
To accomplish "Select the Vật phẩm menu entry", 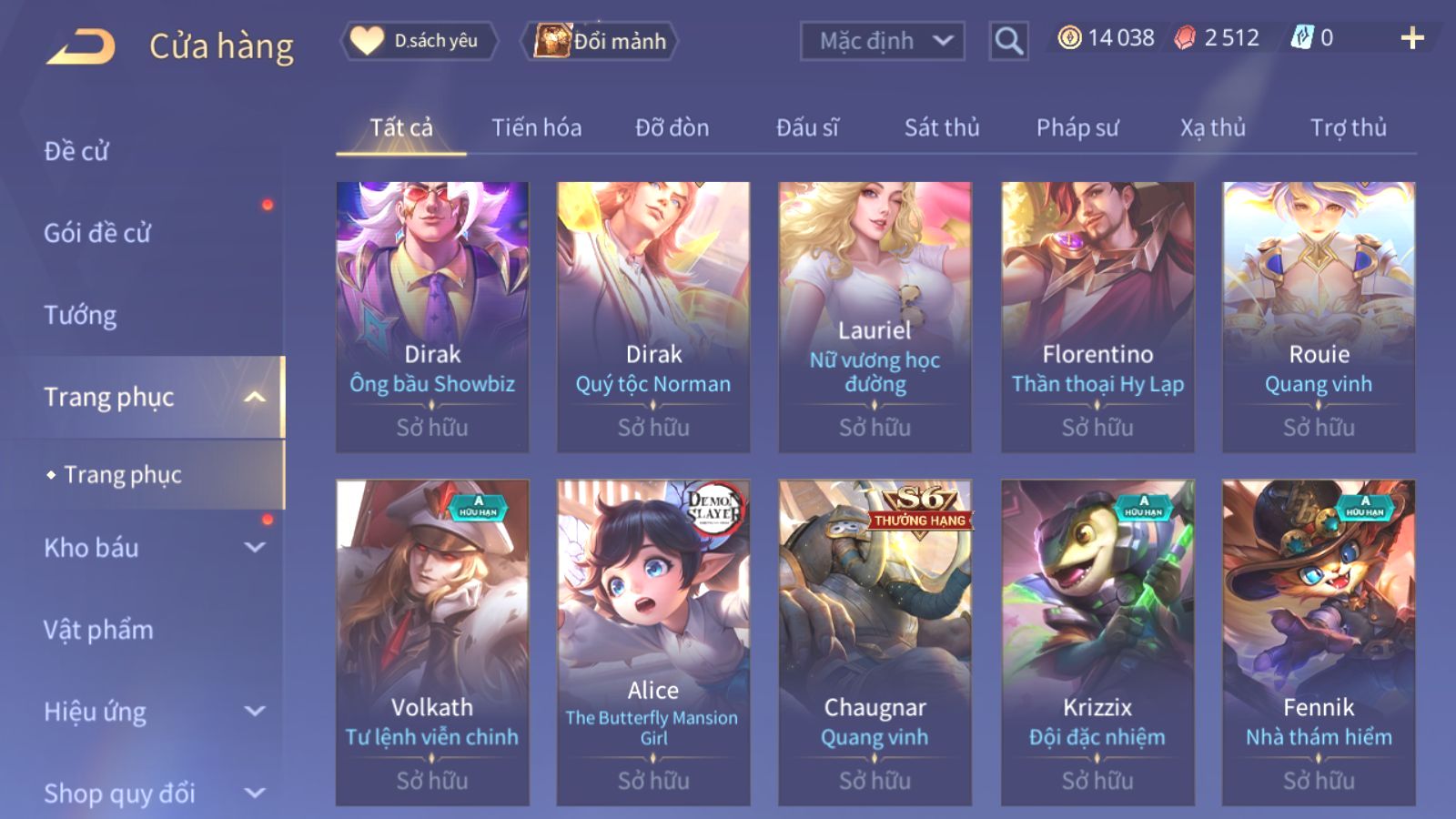I will click(x=98, y=630).
